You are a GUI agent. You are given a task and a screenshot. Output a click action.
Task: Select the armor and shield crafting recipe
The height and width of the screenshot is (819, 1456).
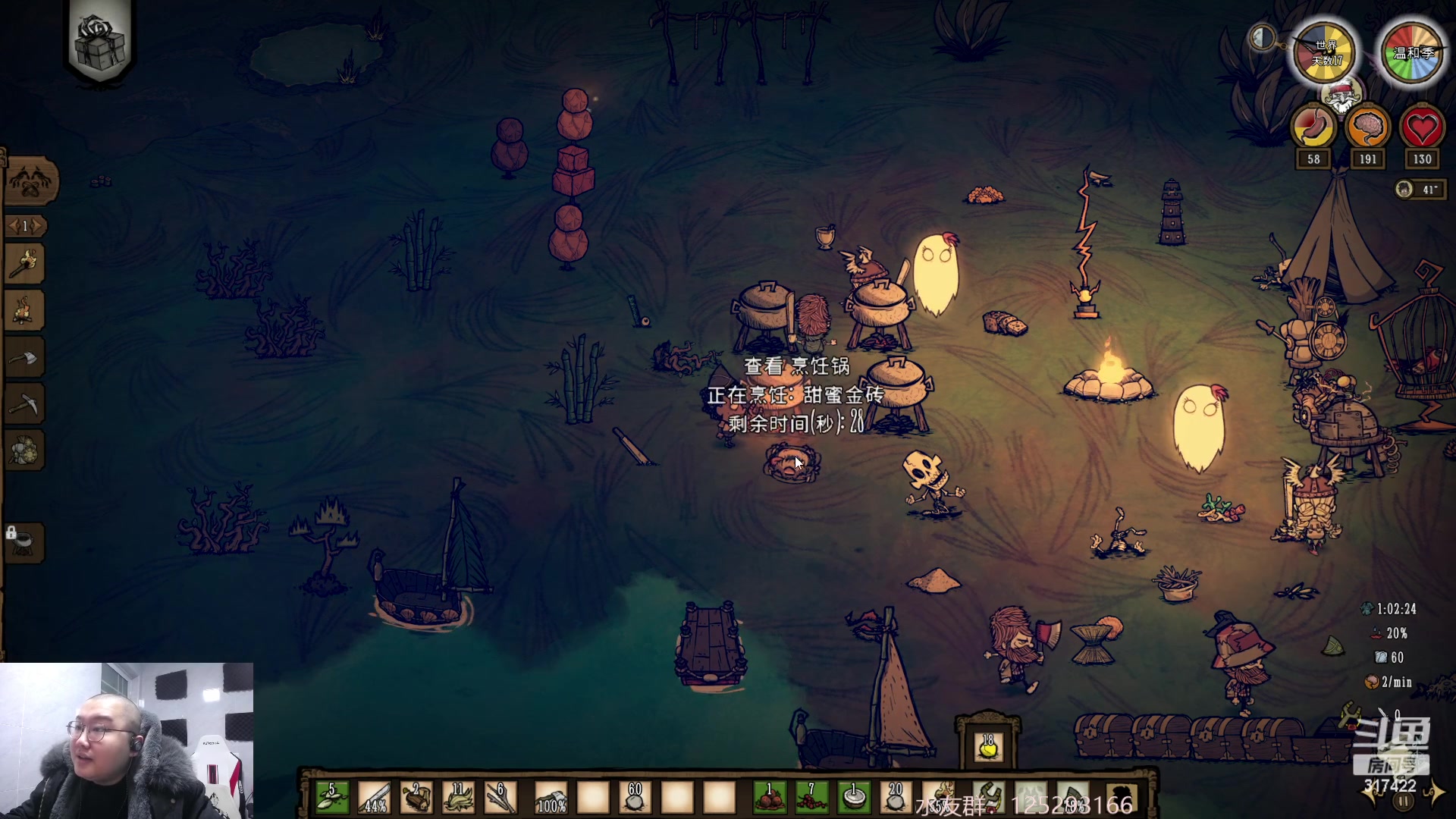[x=25, y=451]
